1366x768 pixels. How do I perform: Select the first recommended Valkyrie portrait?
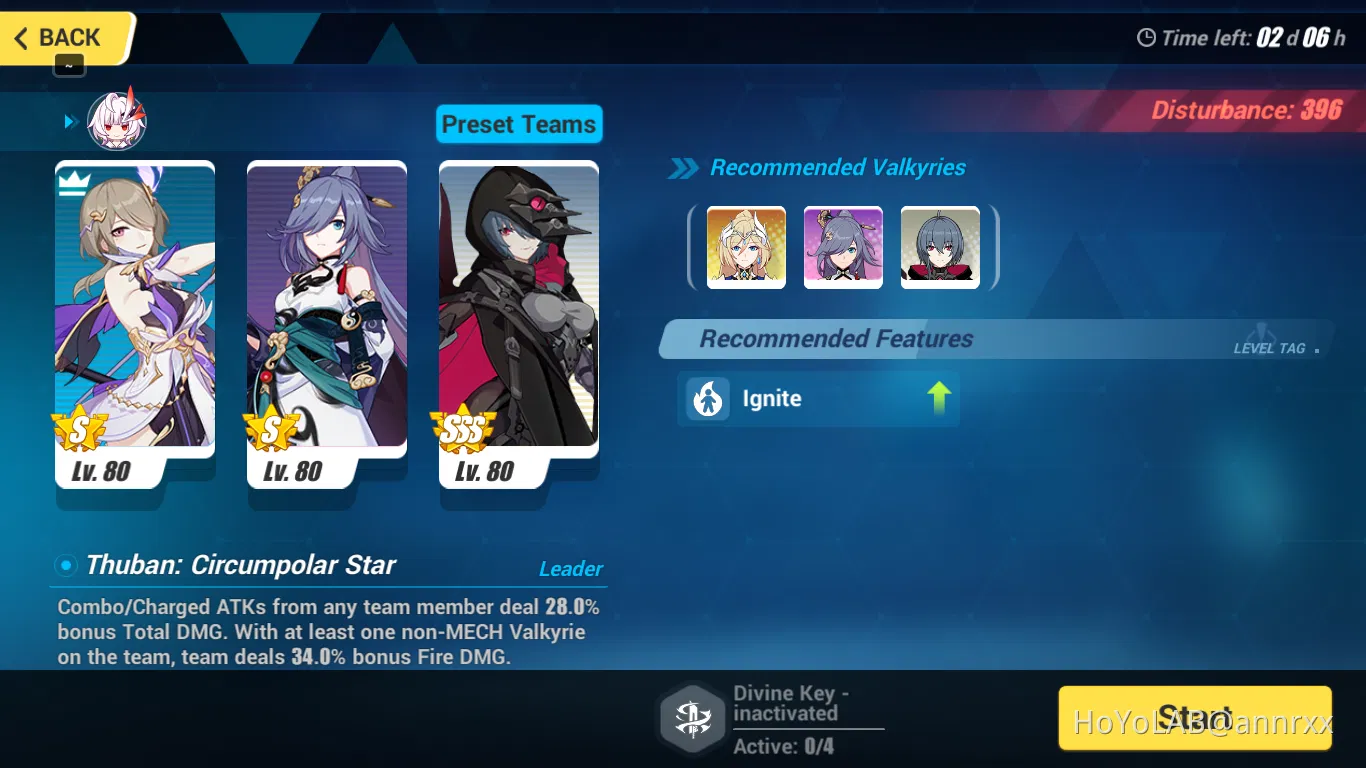pyautogui.click(x=746, y=247)
